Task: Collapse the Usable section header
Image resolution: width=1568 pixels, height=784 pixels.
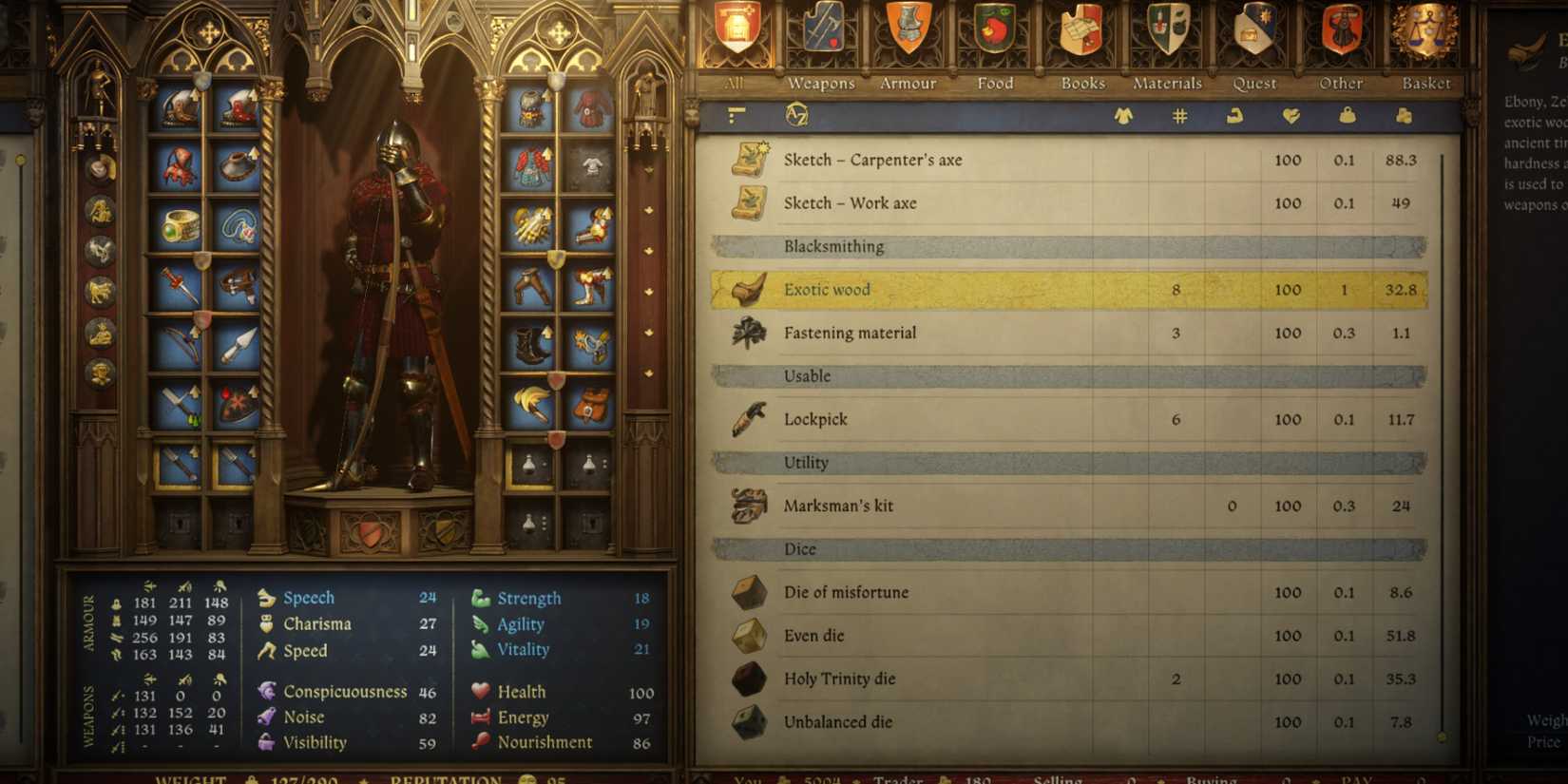Action: [x=1045, y=375]
